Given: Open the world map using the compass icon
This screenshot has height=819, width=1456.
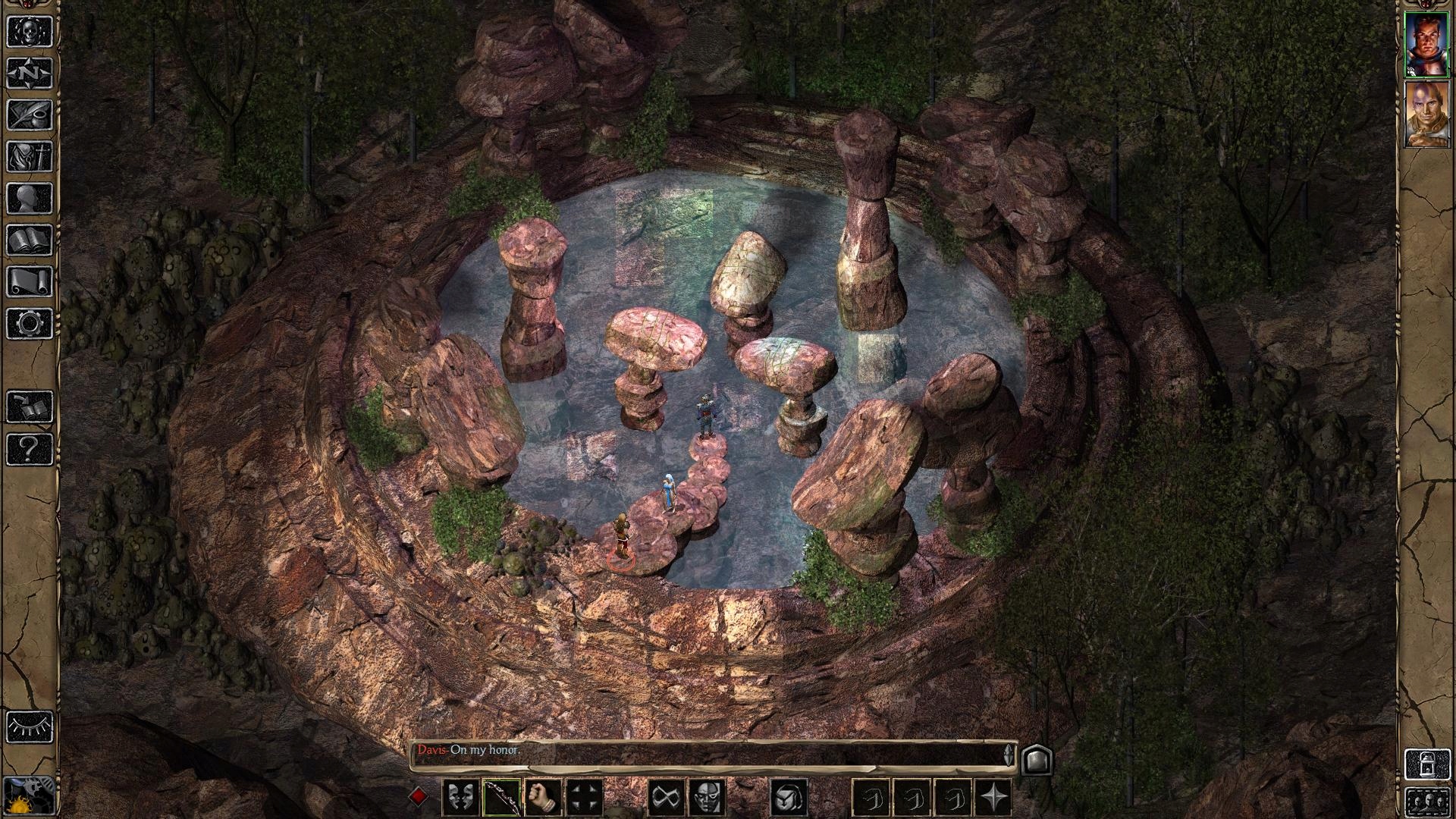Looking at the screenshot, I should coord(28,74).
